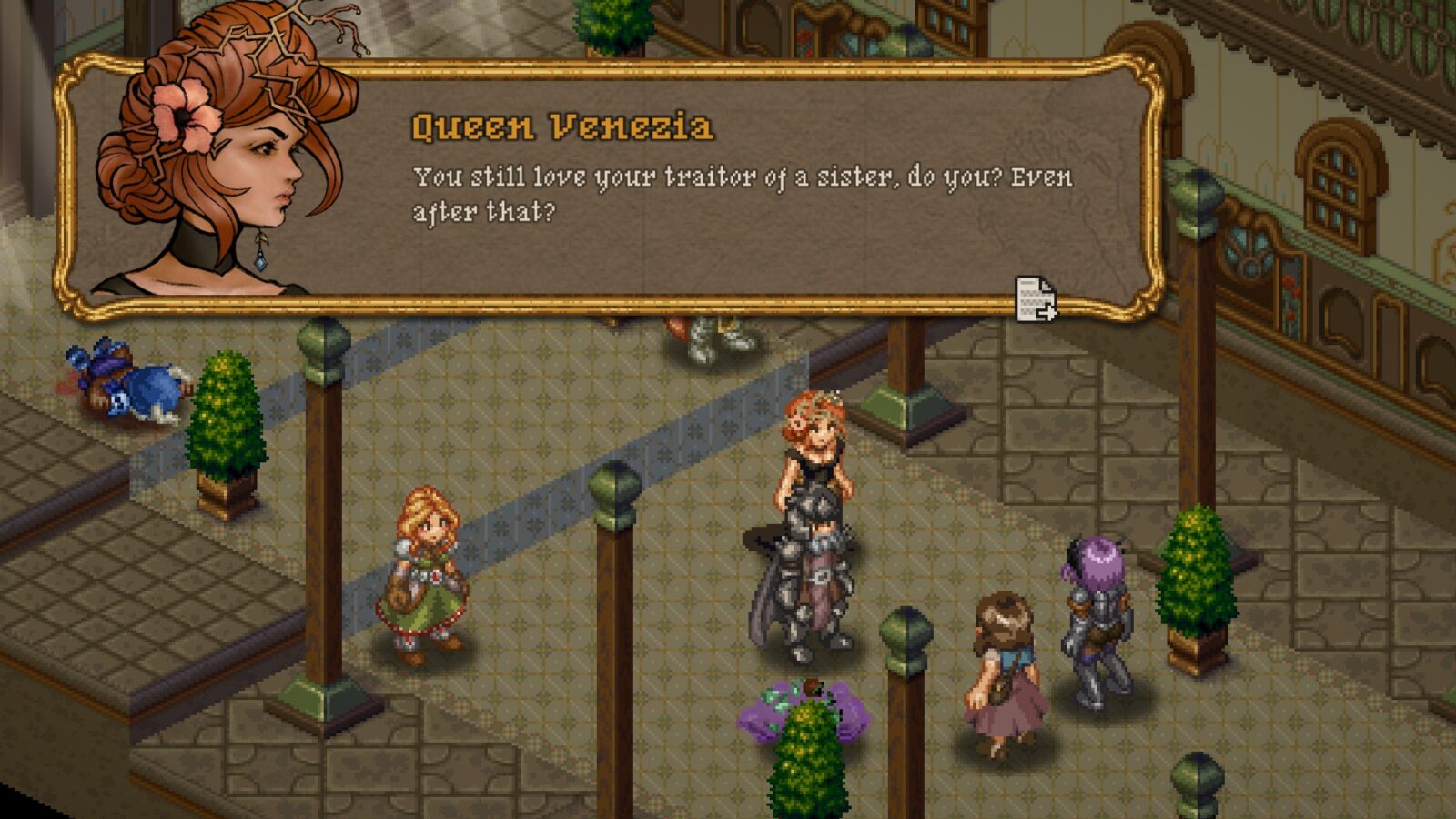This screenshot has width=1456, height=819.
Task: Click the gold ornate frame of the dialogue box
Action: pyautogui.click(x=637, y=68)
